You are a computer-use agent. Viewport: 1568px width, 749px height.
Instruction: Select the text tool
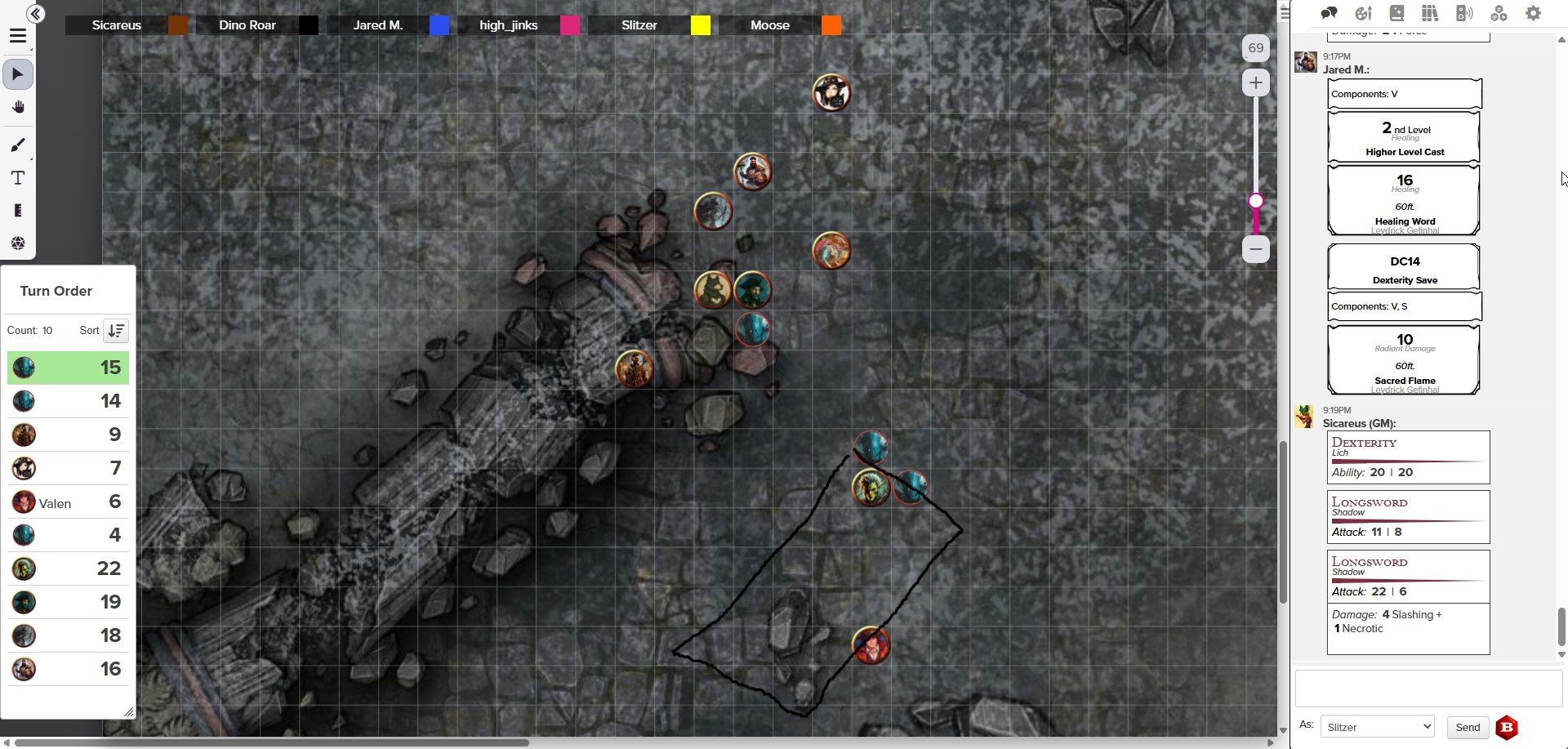(18, 178)
